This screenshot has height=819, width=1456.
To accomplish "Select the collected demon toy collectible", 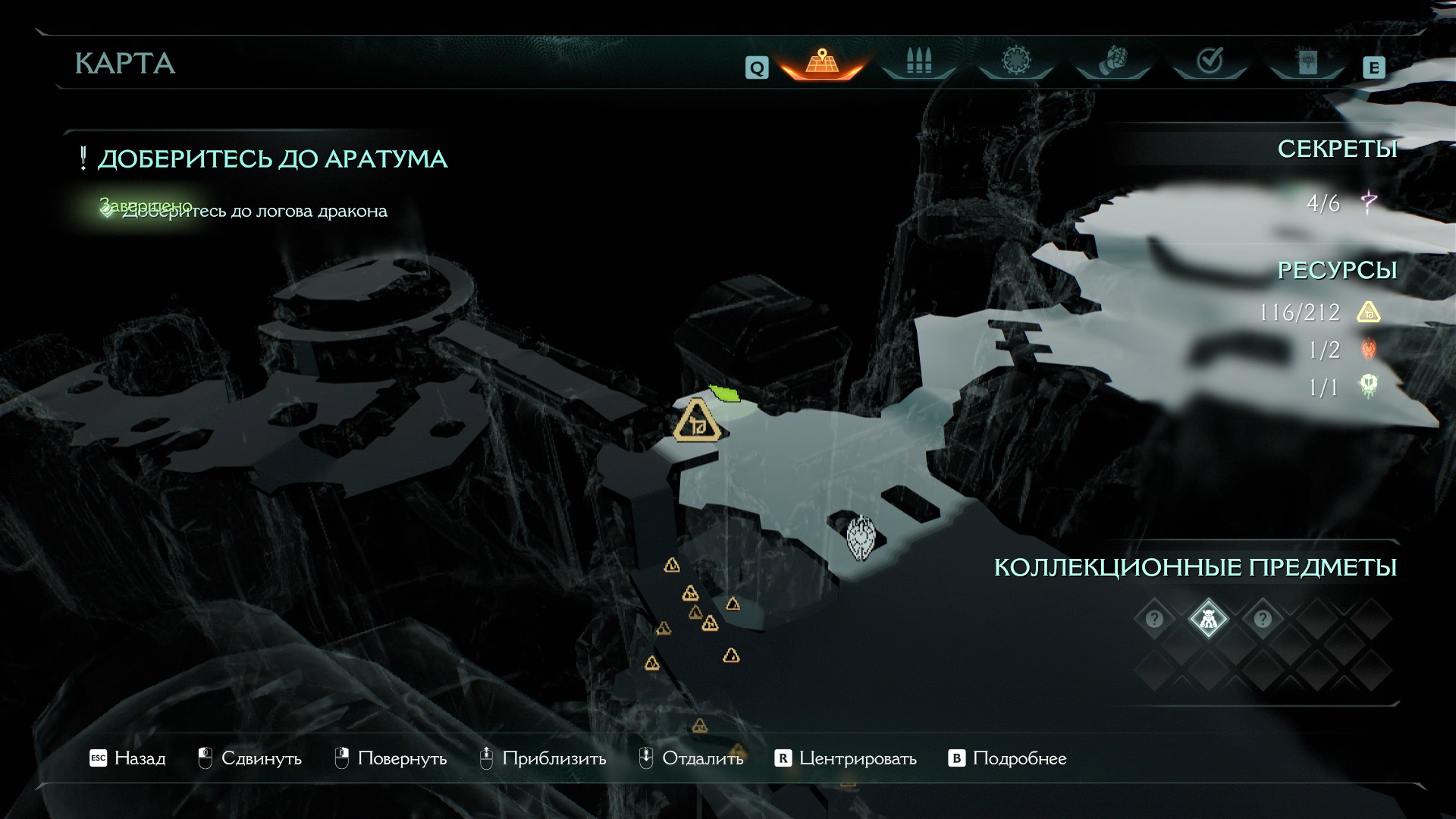I will 1208,620.
